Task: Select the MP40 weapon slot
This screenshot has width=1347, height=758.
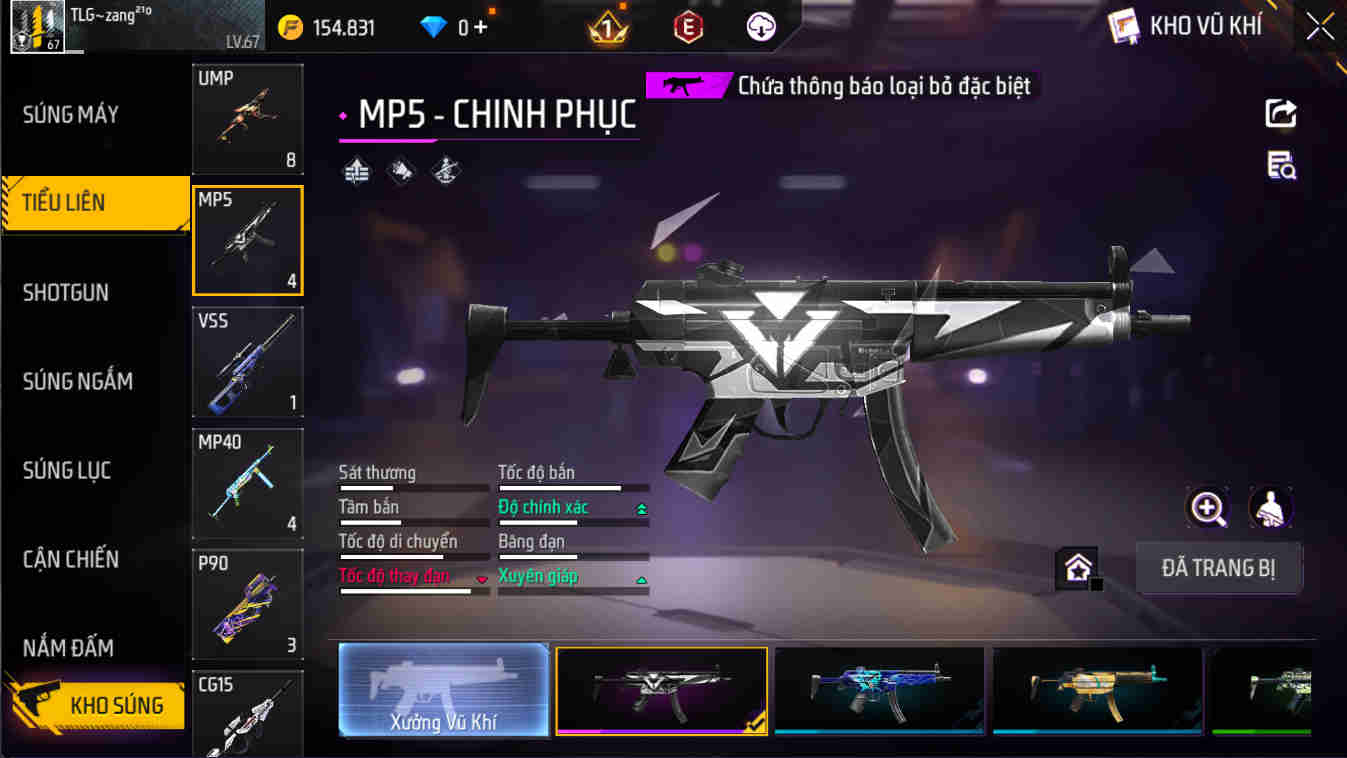Action: pos(247,484)
